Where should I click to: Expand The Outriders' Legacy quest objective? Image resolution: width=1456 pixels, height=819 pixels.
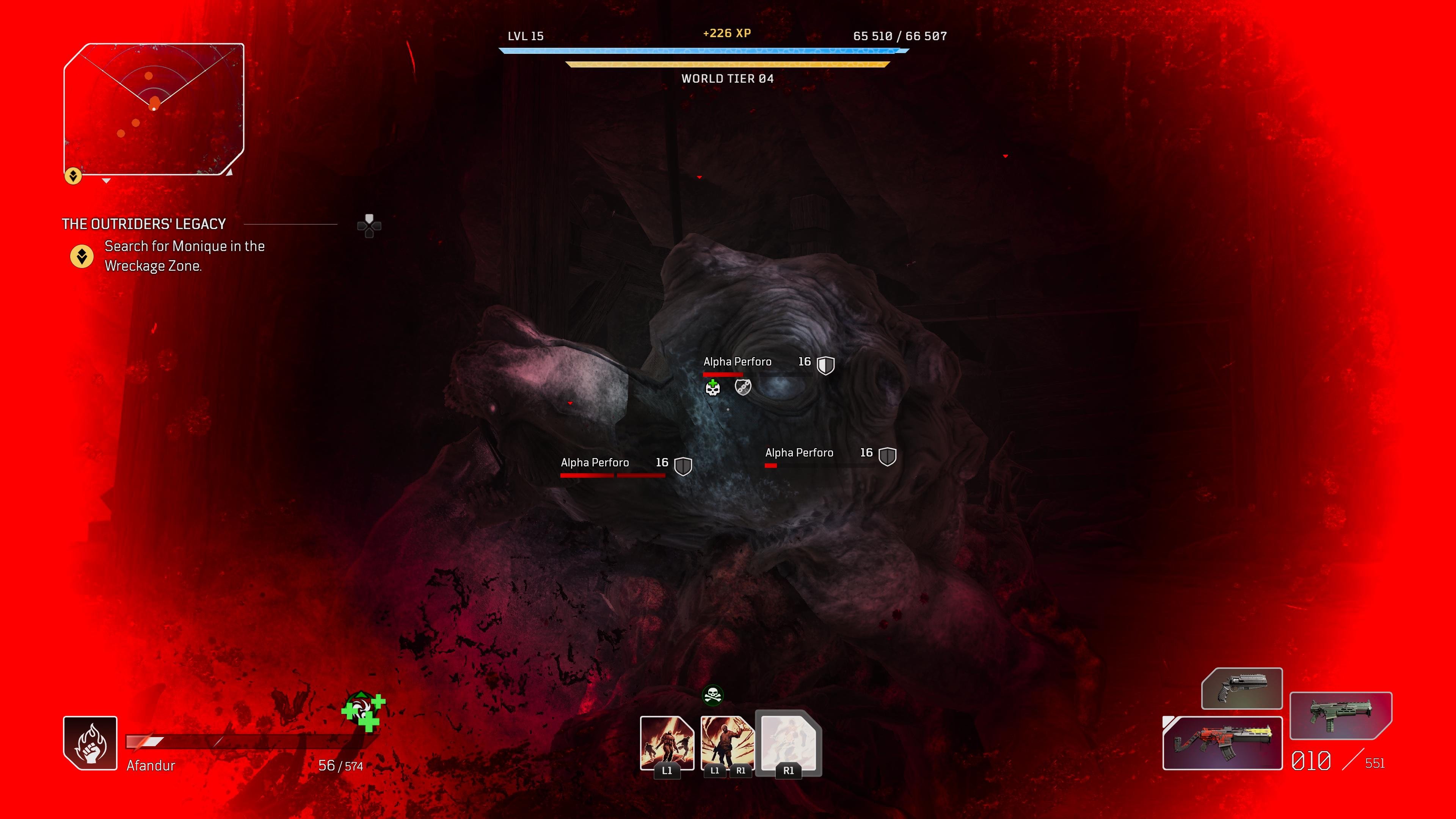143,223
